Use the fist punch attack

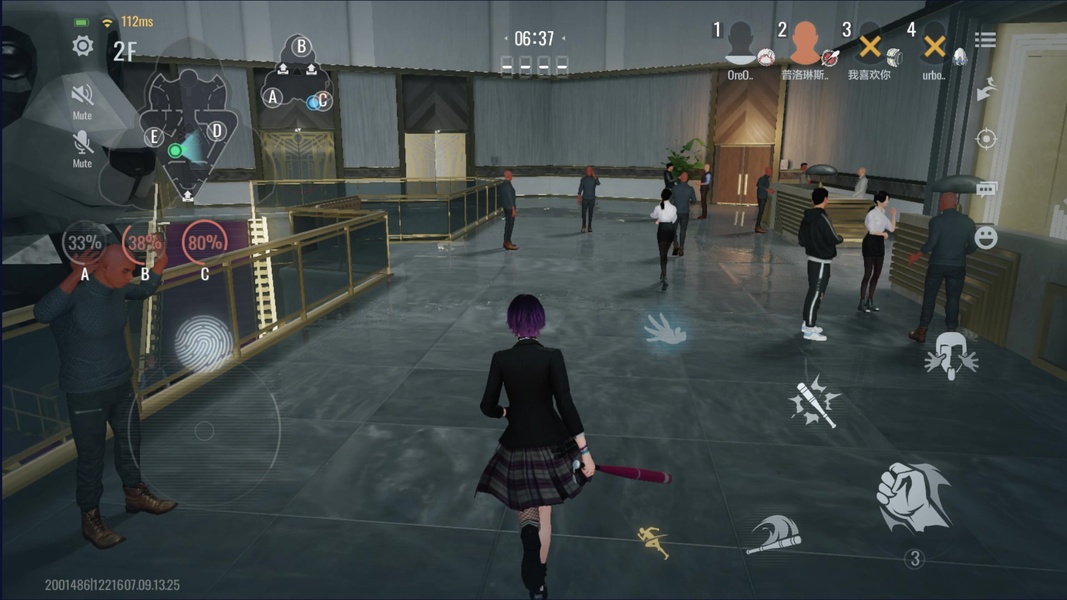(912, 497)
